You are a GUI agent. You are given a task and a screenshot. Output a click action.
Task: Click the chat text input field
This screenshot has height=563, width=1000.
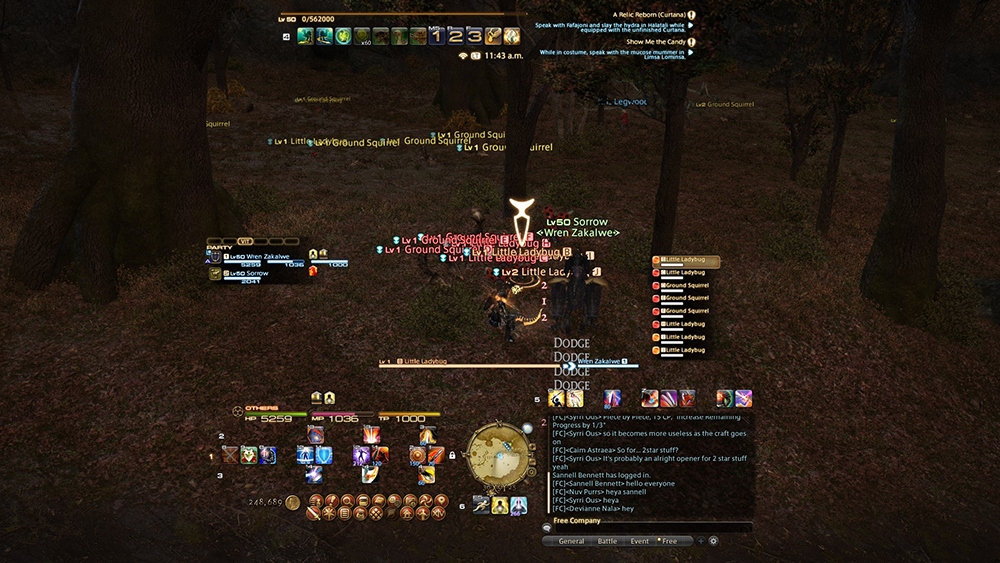coord(650,528)
